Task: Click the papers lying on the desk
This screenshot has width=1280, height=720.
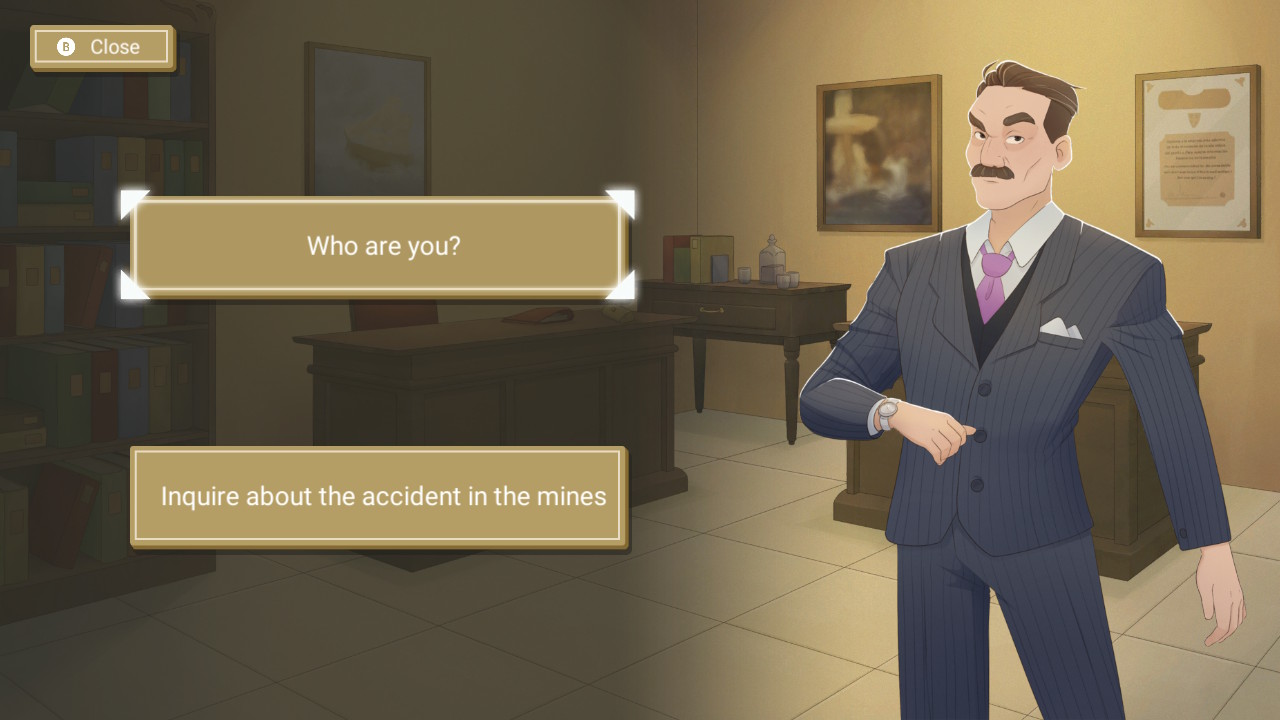Action: 537,317
